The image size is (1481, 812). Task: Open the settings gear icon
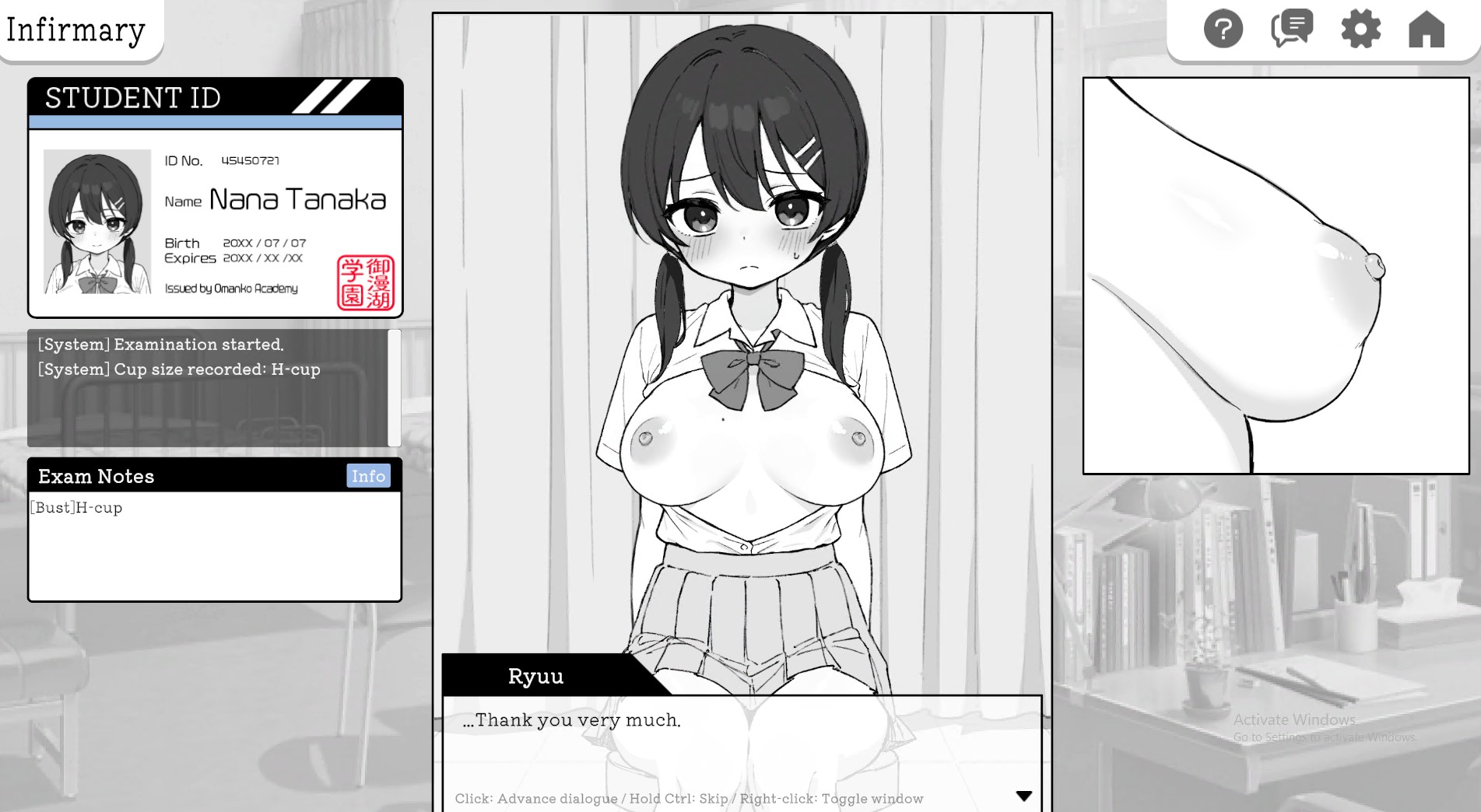click(x=1359, y=30)
